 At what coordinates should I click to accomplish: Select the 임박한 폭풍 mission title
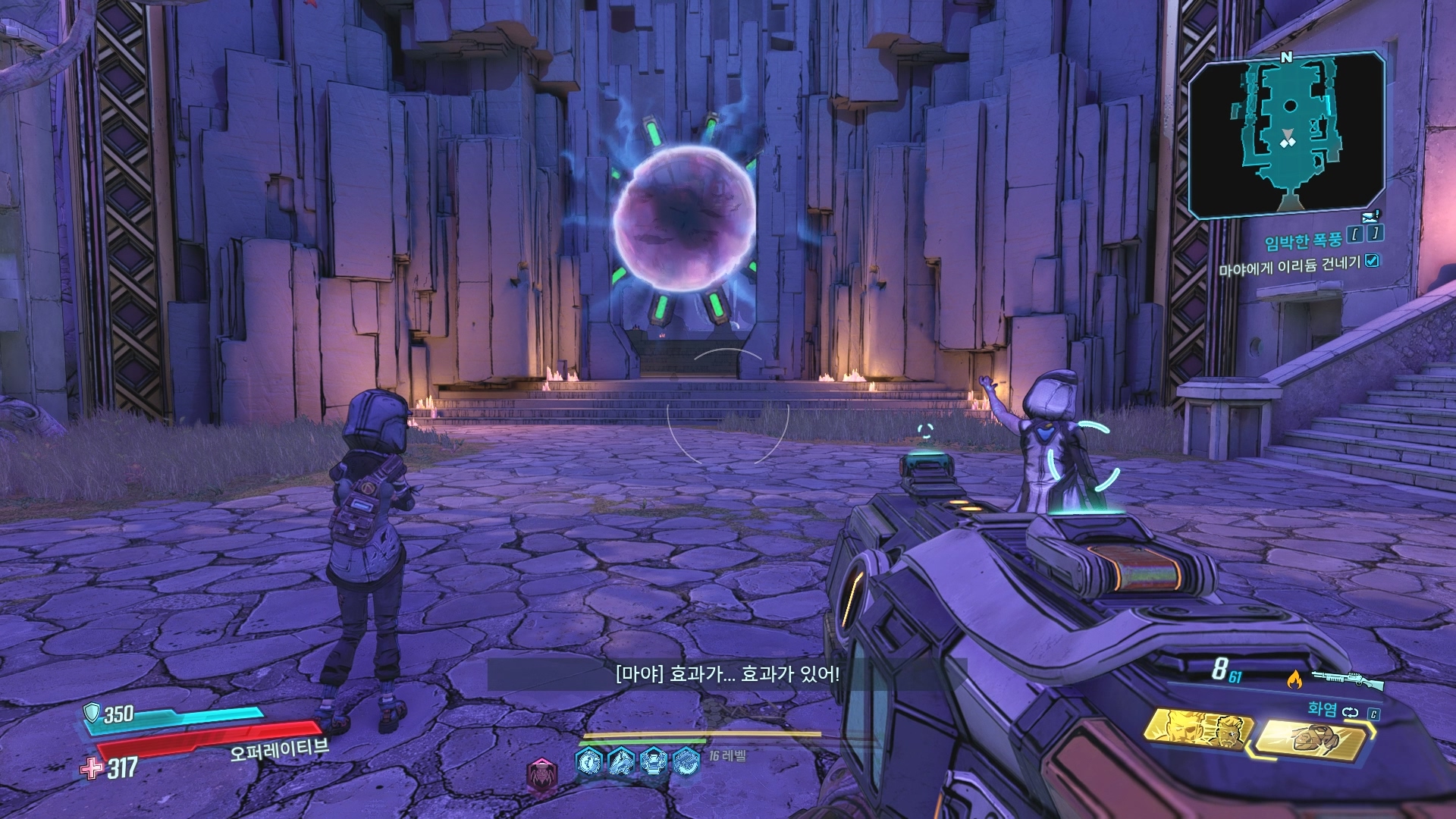click(x=1303, y=241)
